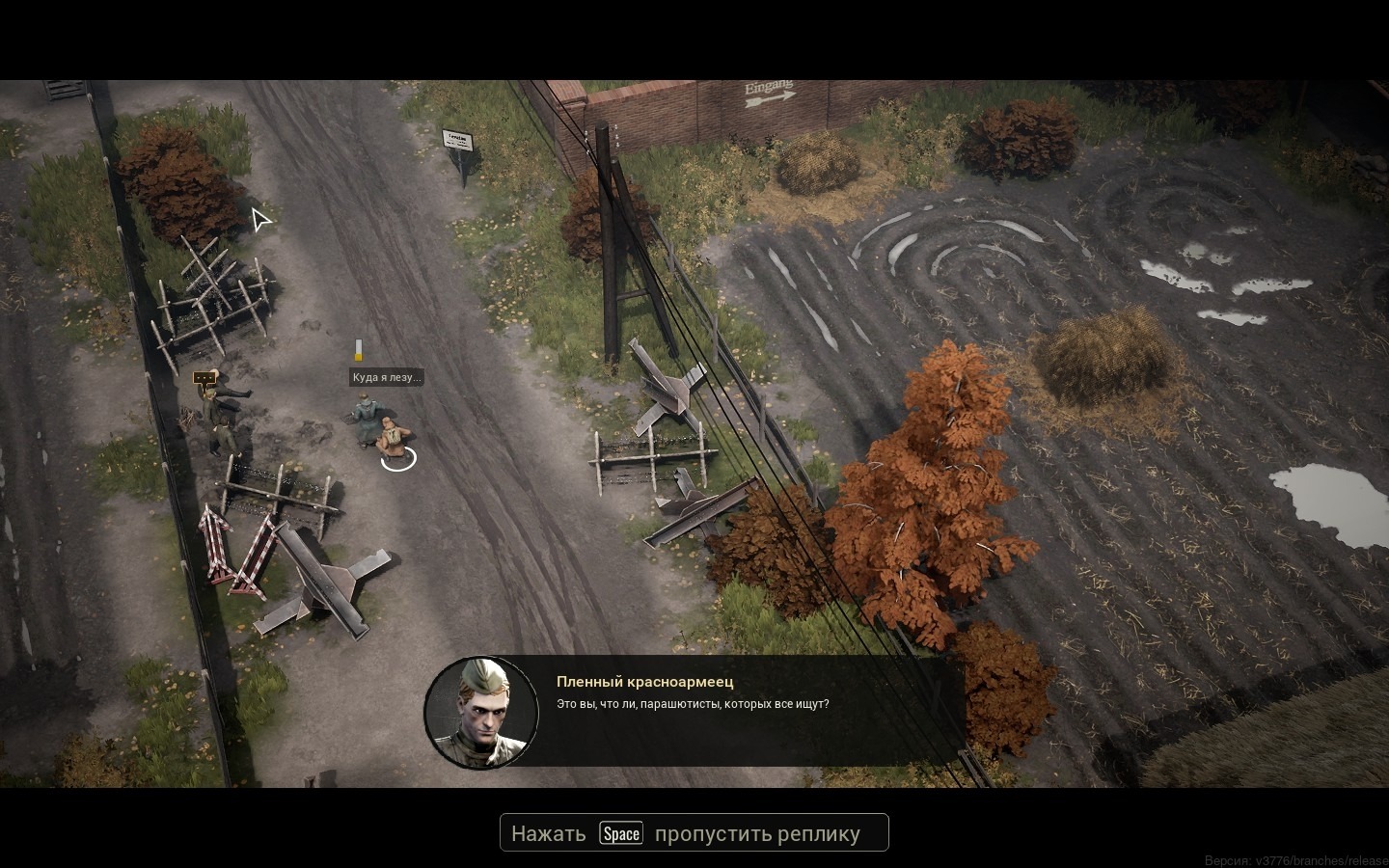Click the ellipsis speech bubble above the guard
This screenshot has width=1389, height=868.
tap(204, 379)
